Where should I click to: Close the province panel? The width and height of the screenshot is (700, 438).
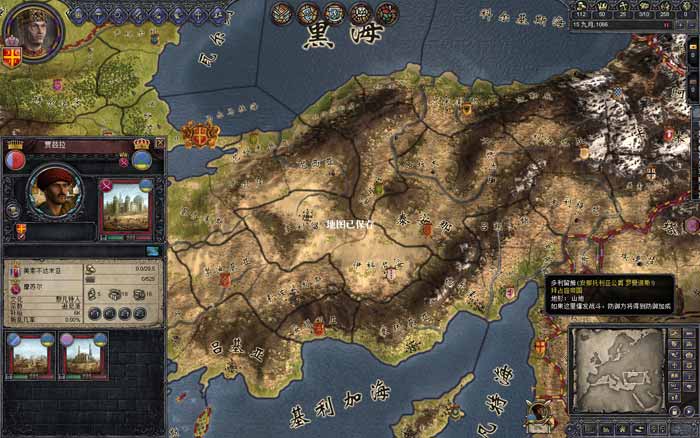[x=160, y=144]
